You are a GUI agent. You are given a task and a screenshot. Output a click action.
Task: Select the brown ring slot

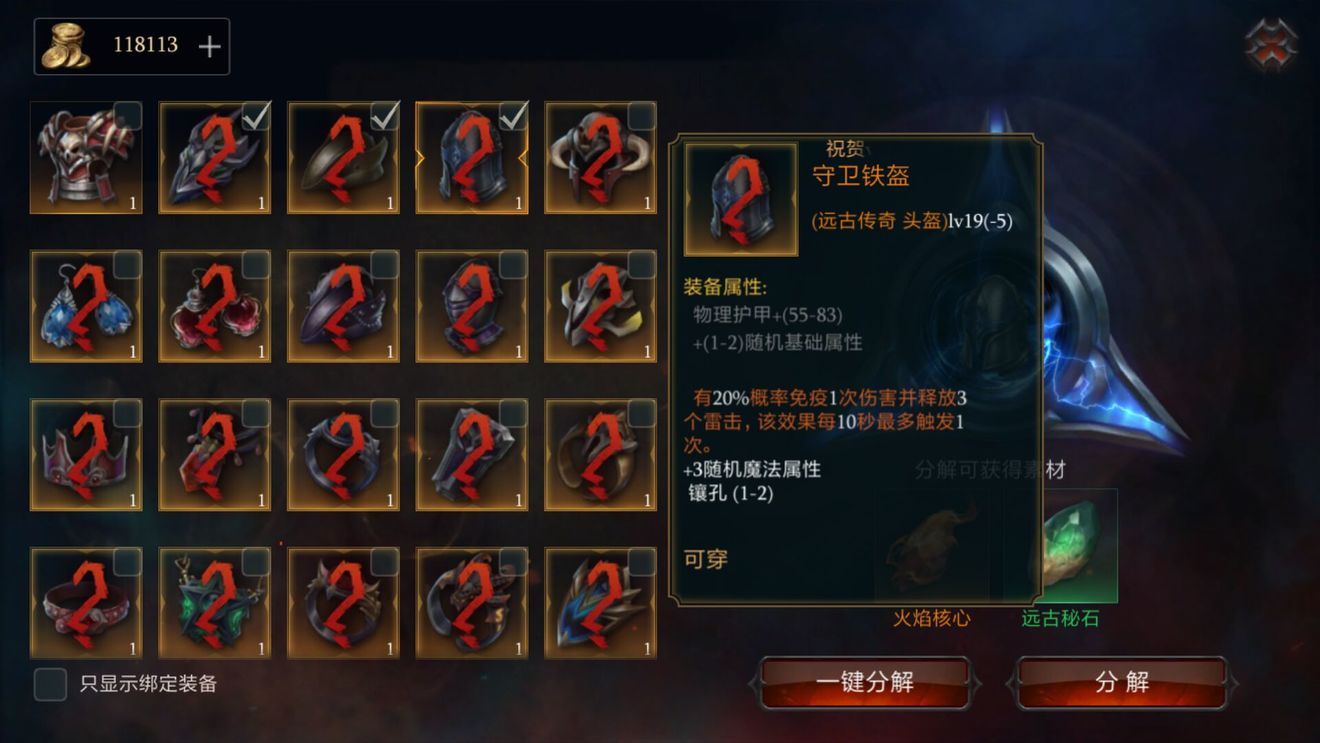click(x=600, y=455)
